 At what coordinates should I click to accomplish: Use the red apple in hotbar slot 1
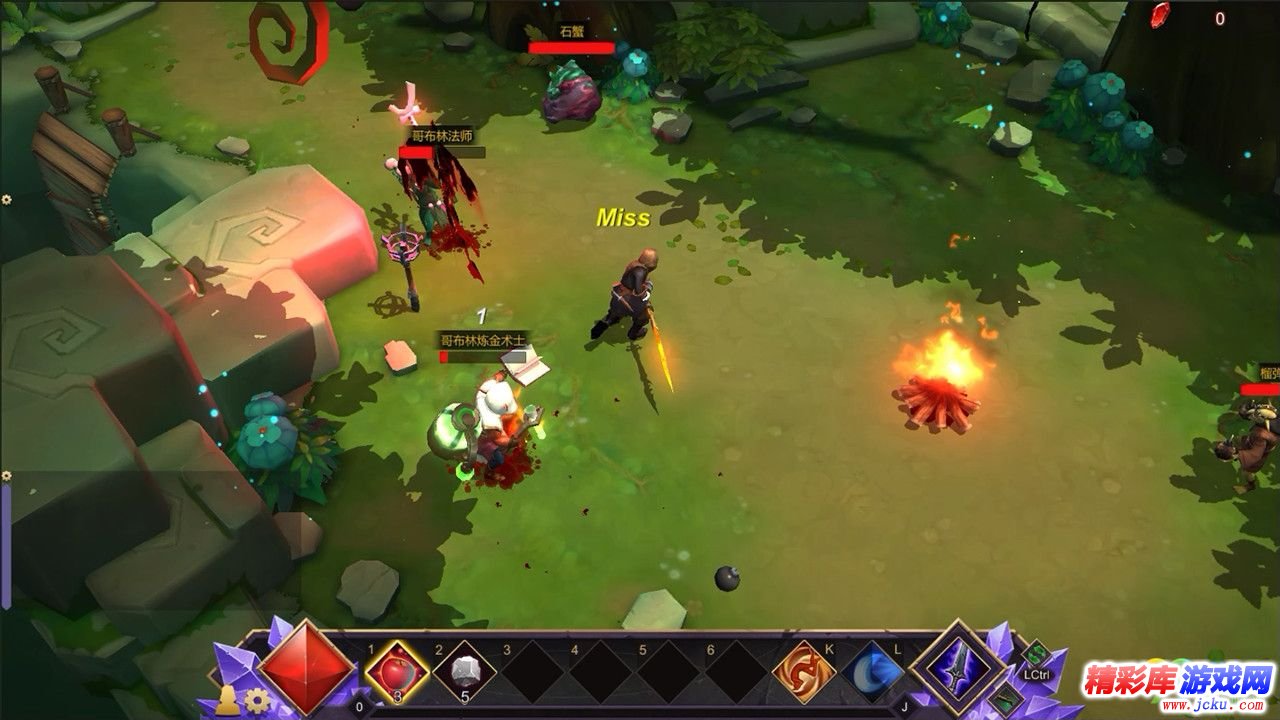(x=397, y=672)
